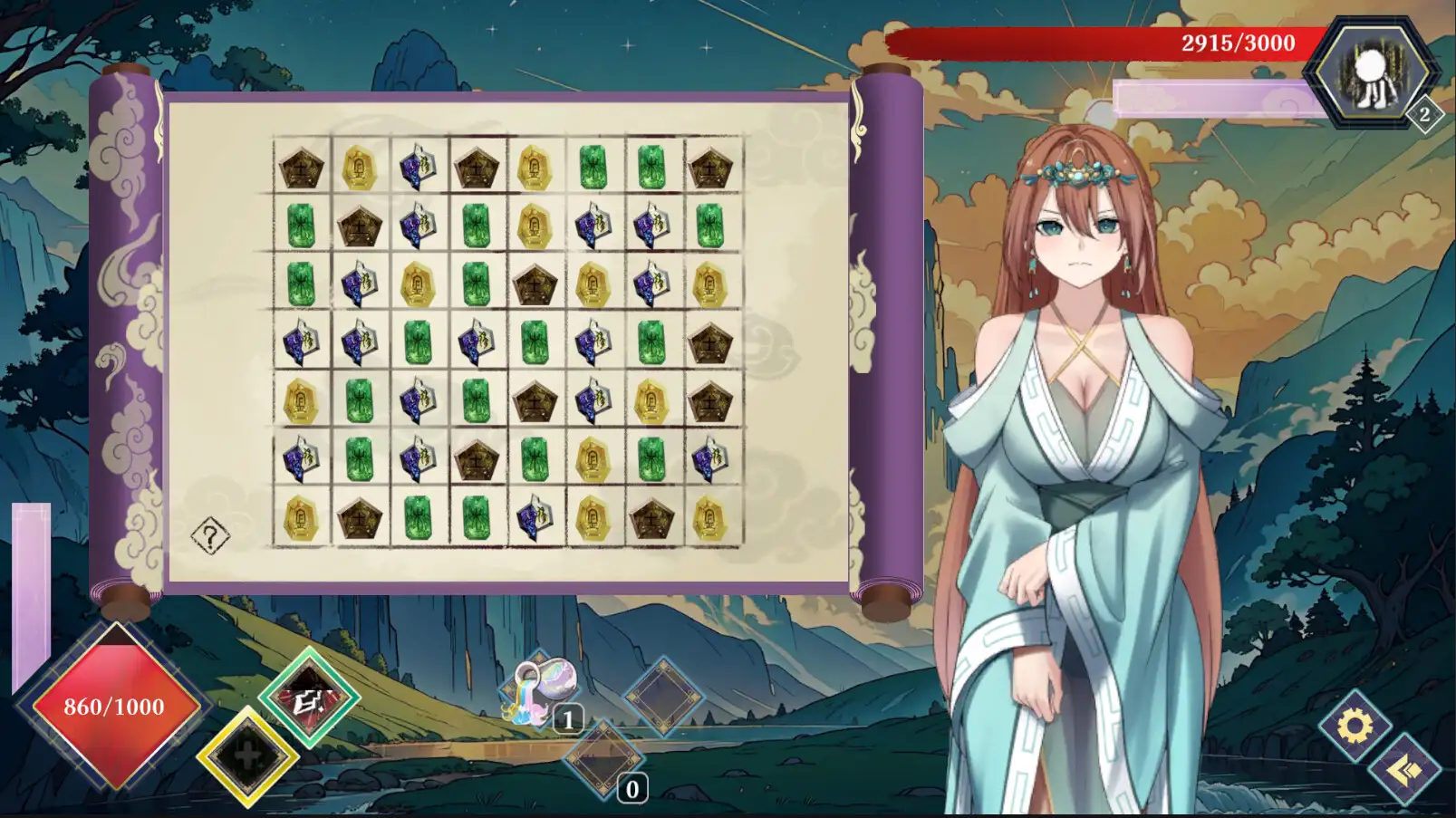Click the 2 counter badge on the enemy portrait
The image size is (1456, 818).
tap(1424, 112)
